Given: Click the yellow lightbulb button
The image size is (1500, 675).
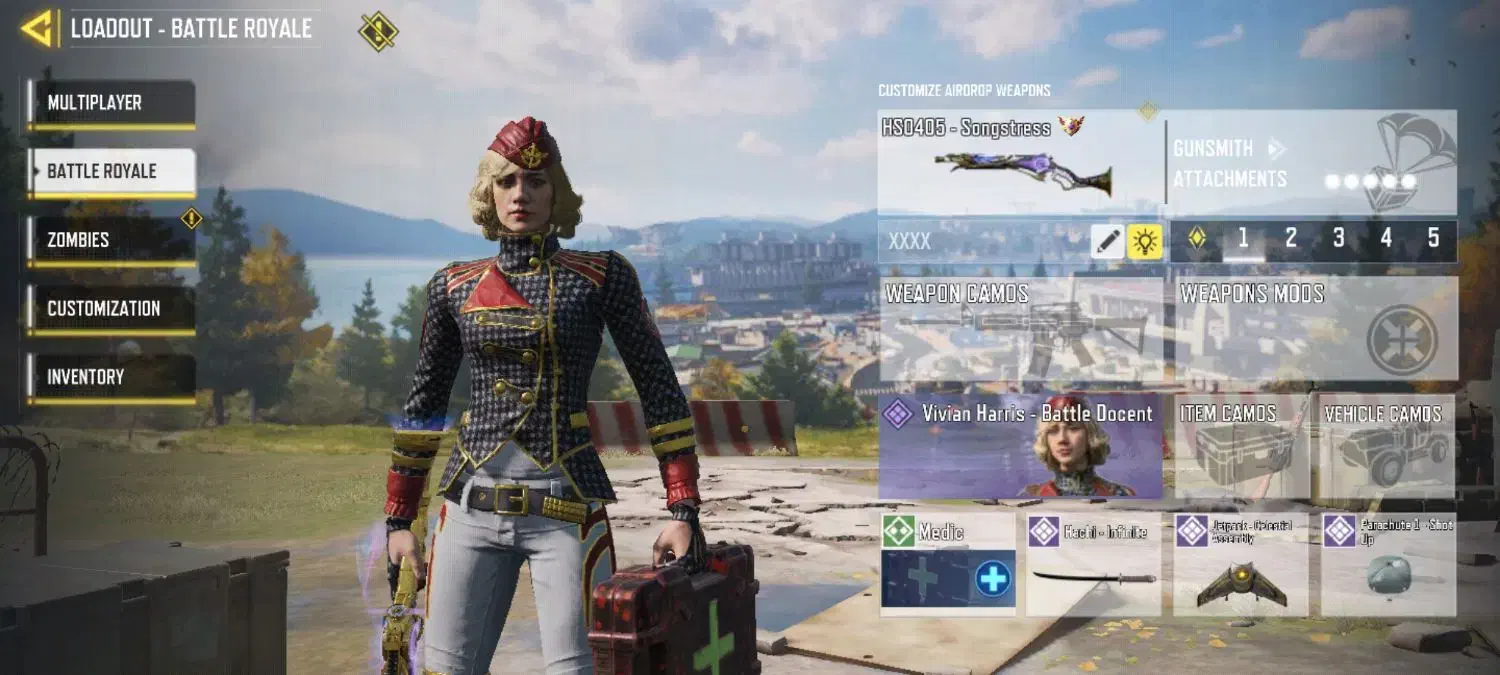Looking at the screenshot, I should click(x=1145, y=241).
